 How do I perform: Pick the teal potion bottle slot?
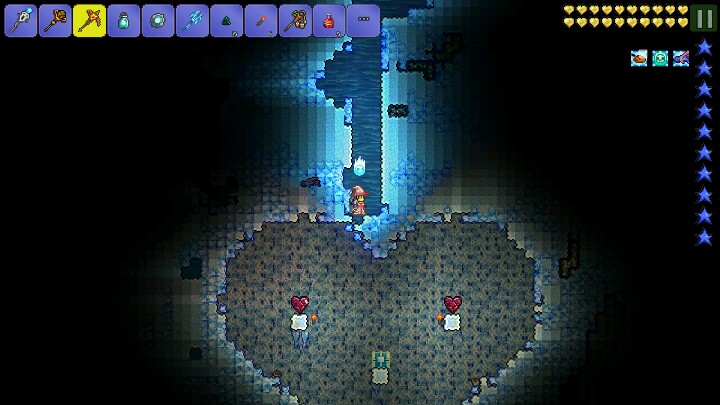(x=123, y=20)
